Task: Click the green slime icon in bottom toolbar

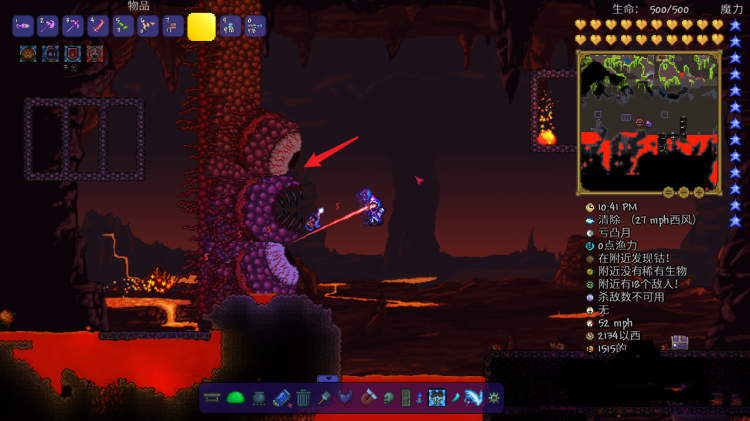Action: coord(236,398)
